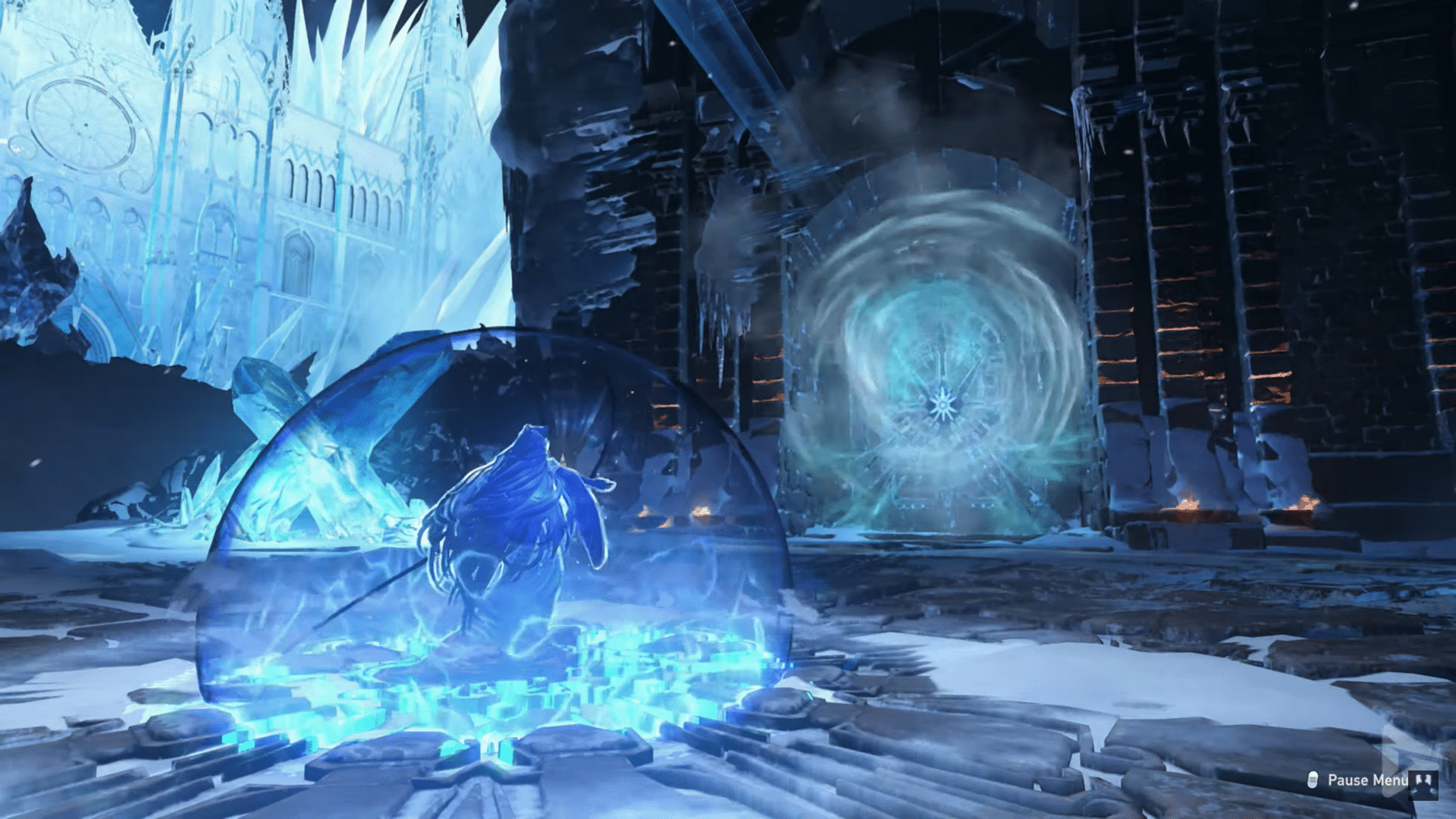Screen dimensions: 1456x819
Task: Select the small video thumbnail beside Pause Menu
Action: 1423,786
